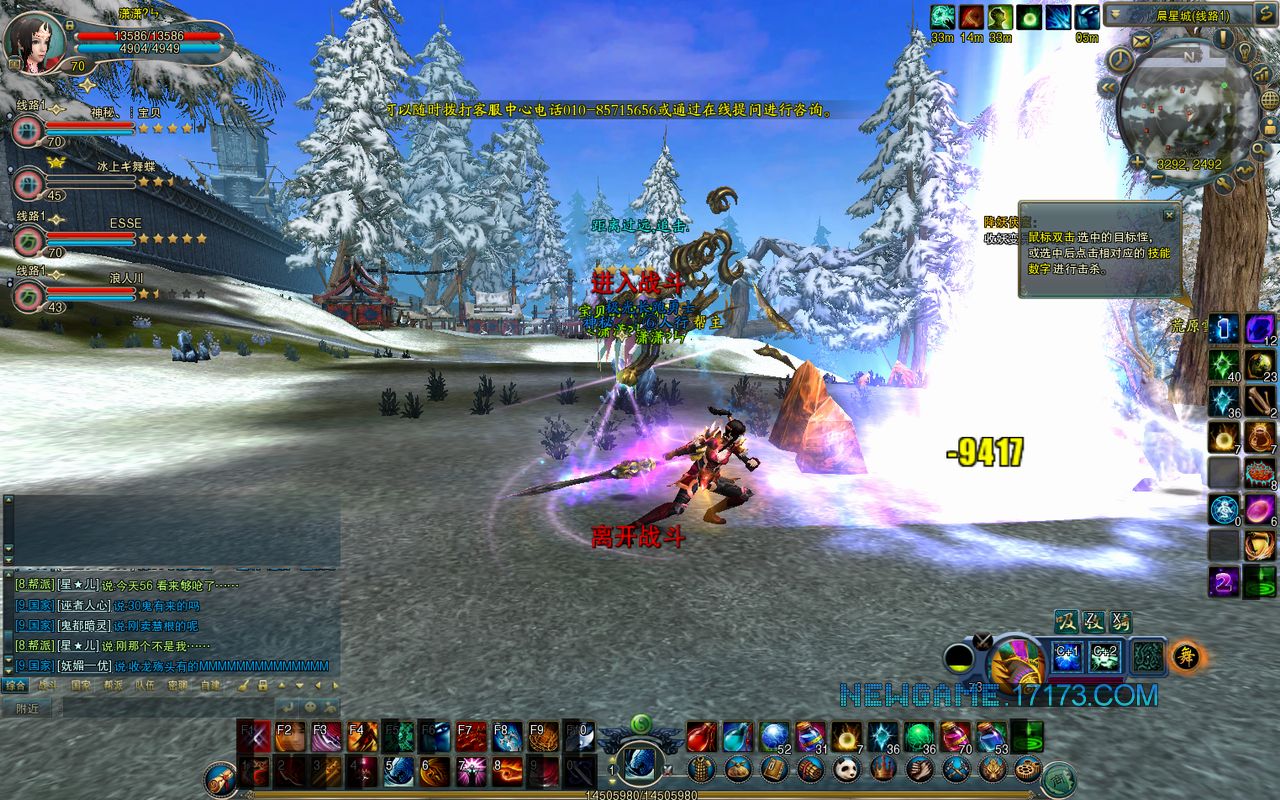Use the F7 red skill slot
Image resolution: width=1280 pixels, height=800 pixels.
click(471, 737)
